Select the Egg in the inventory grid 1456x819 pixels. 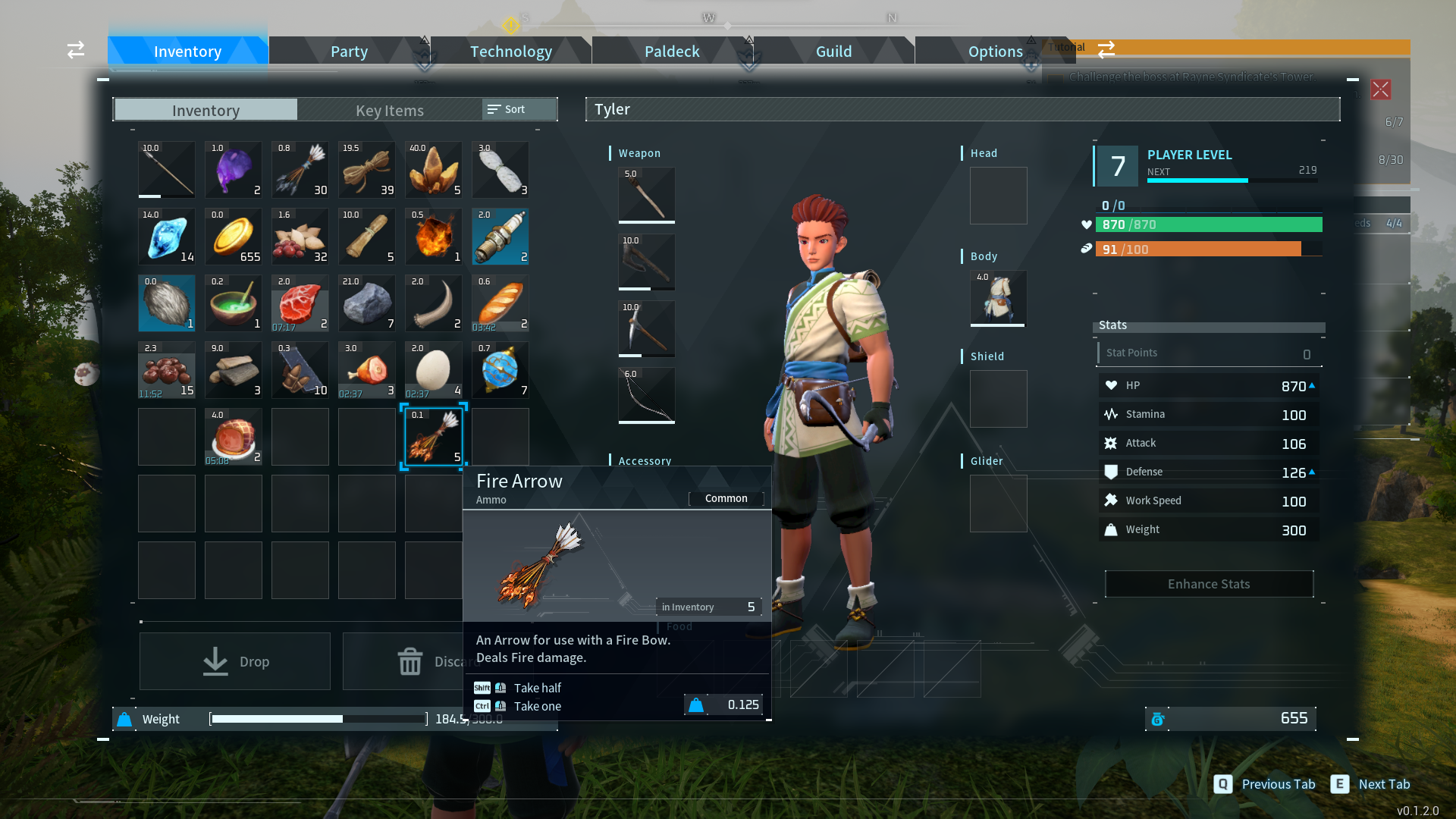tap(433, 370)
